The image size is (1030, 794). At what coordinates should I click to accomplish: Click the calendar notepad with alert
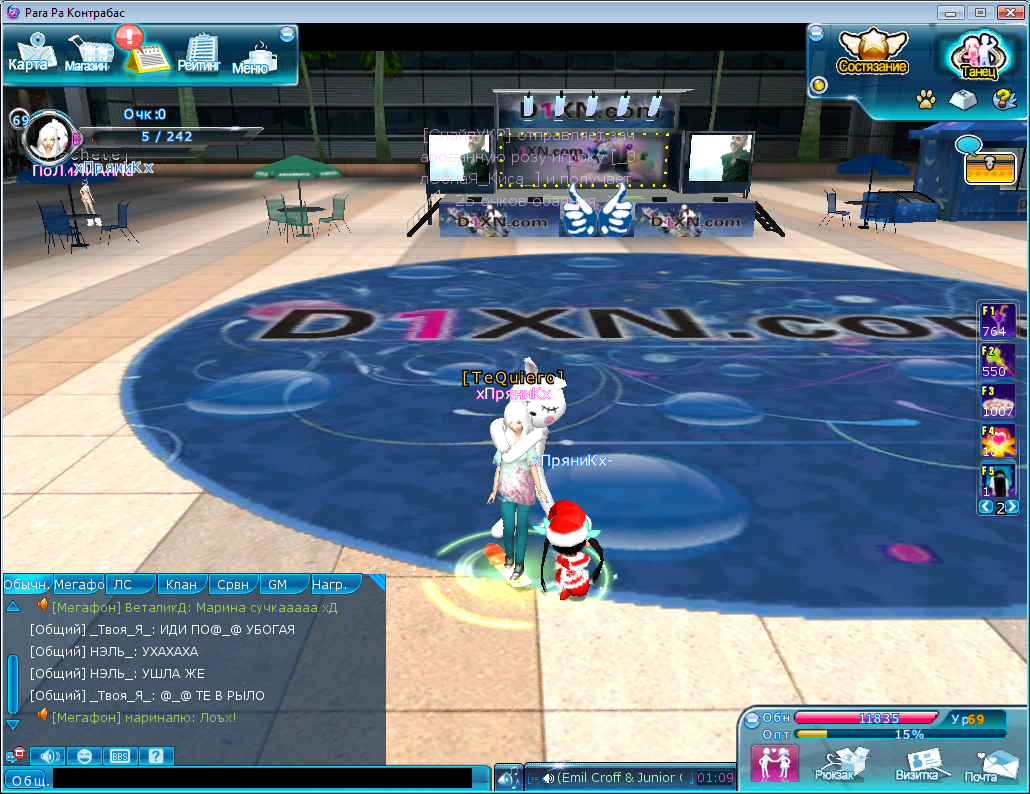pos(143,52)
